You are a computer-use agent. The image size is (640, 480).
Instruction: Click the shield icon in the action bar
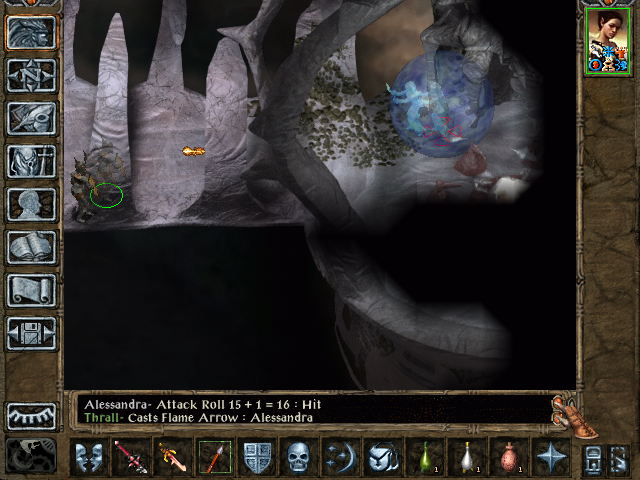(257, 457)
